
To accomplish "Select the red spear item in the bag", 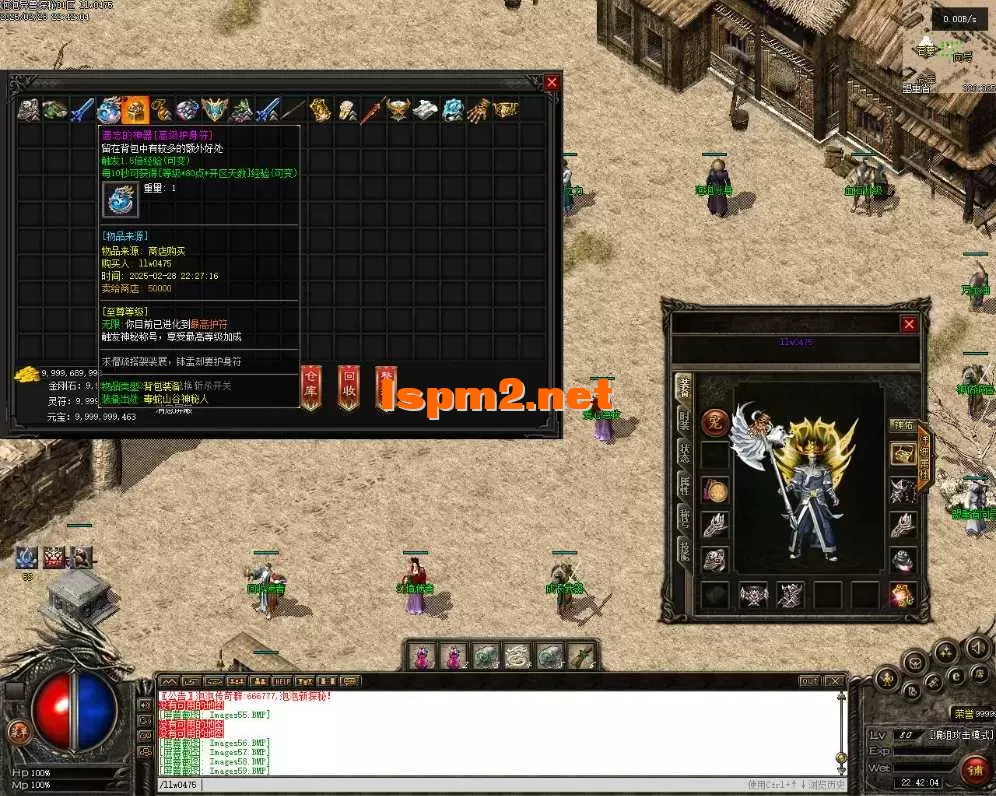I will 372,109.
